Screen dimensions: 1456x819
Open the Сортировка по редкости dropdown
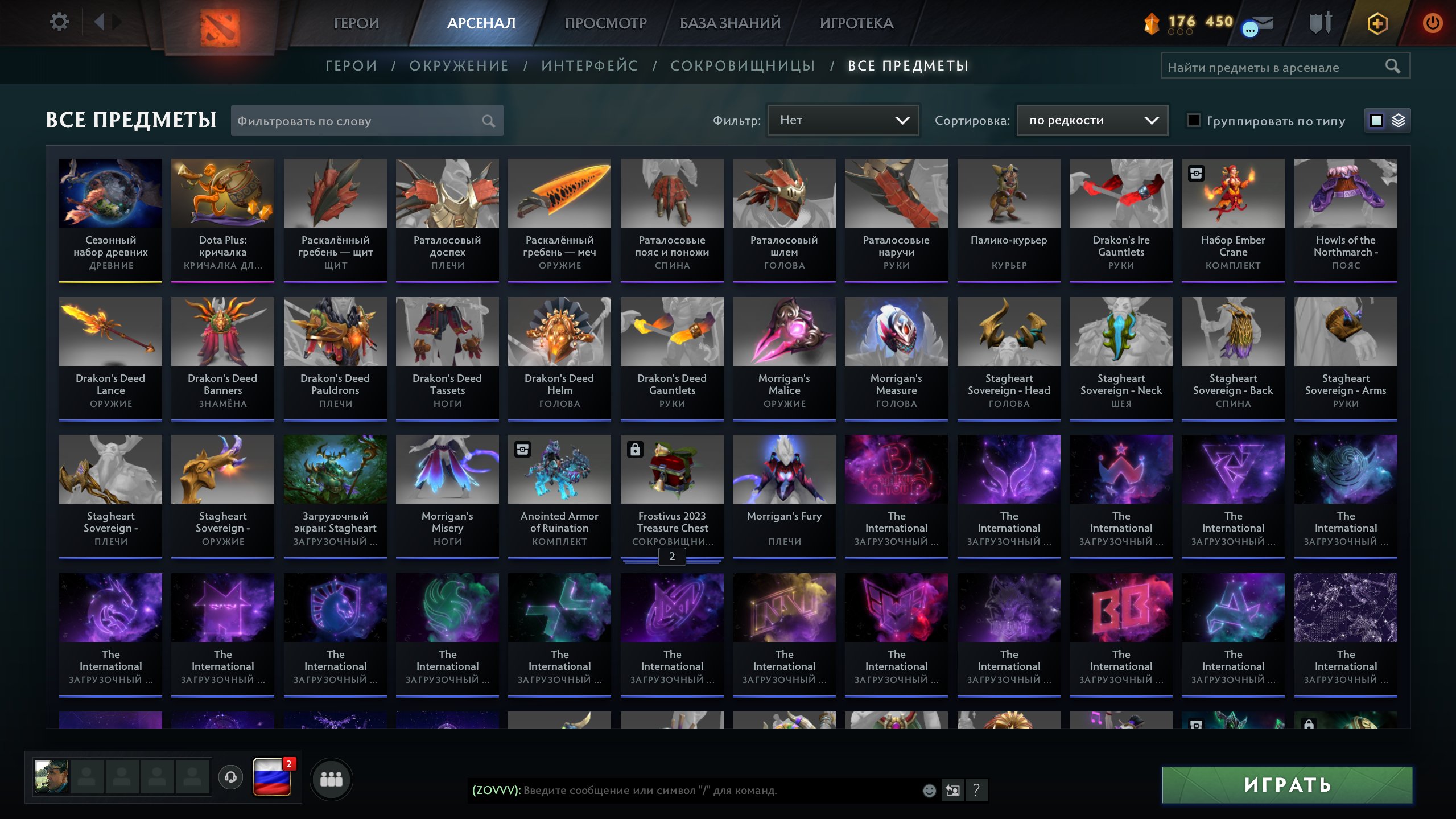coord(1091,120)
